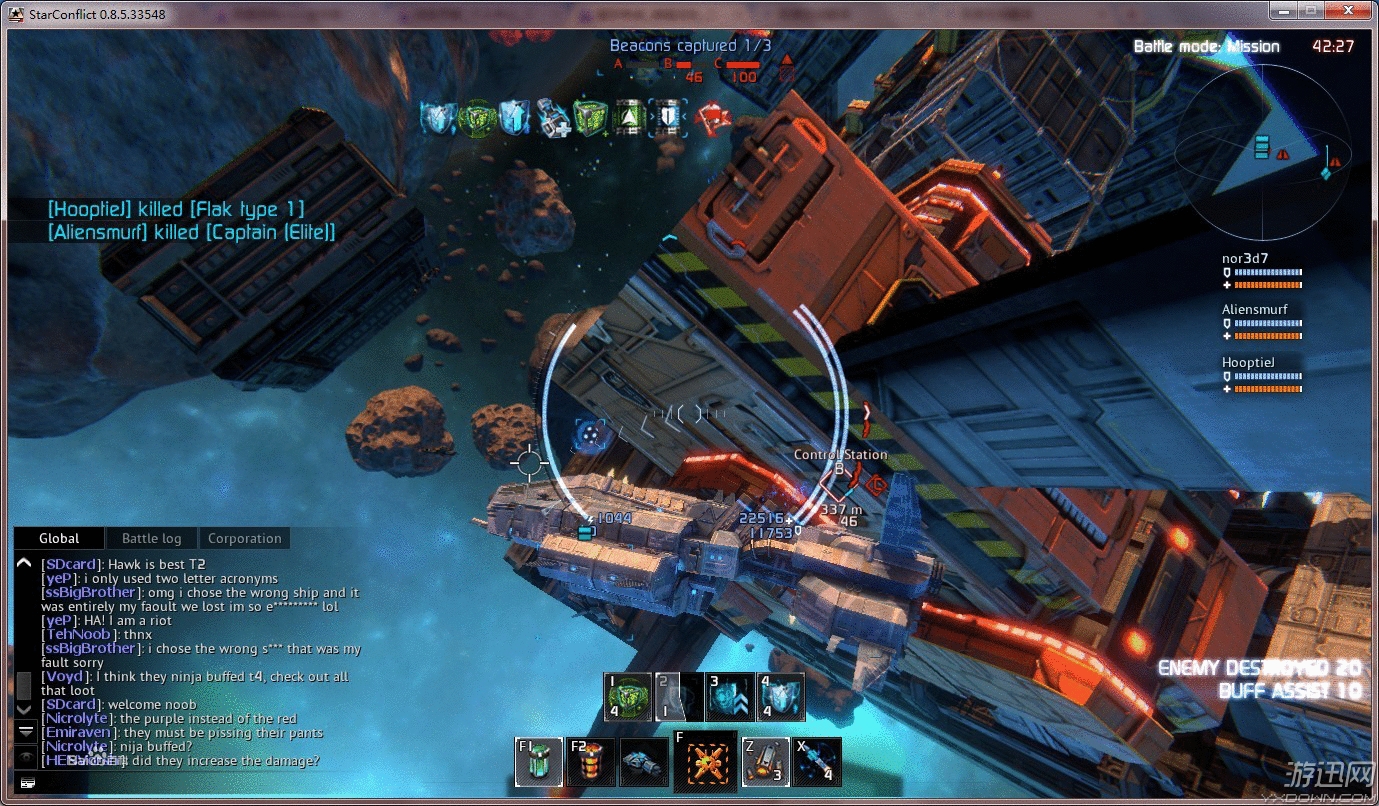Activate the green cube module in slot 1
Screen dimensions: 1379x806
pyautogui.click(x=628, y=697)
